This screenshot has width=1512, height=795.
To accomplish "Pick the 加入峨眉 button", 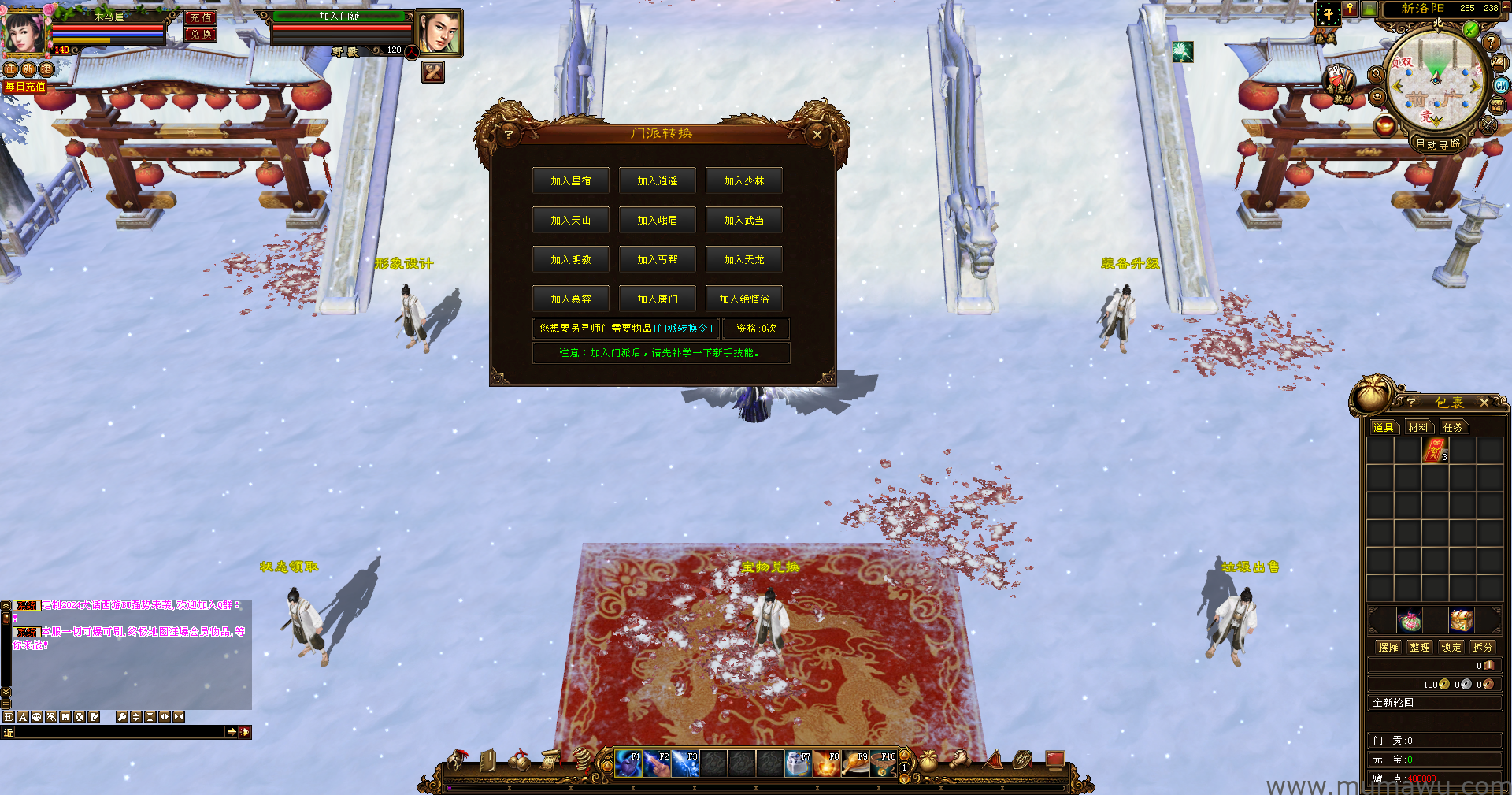I will click(x=658, y=221).
